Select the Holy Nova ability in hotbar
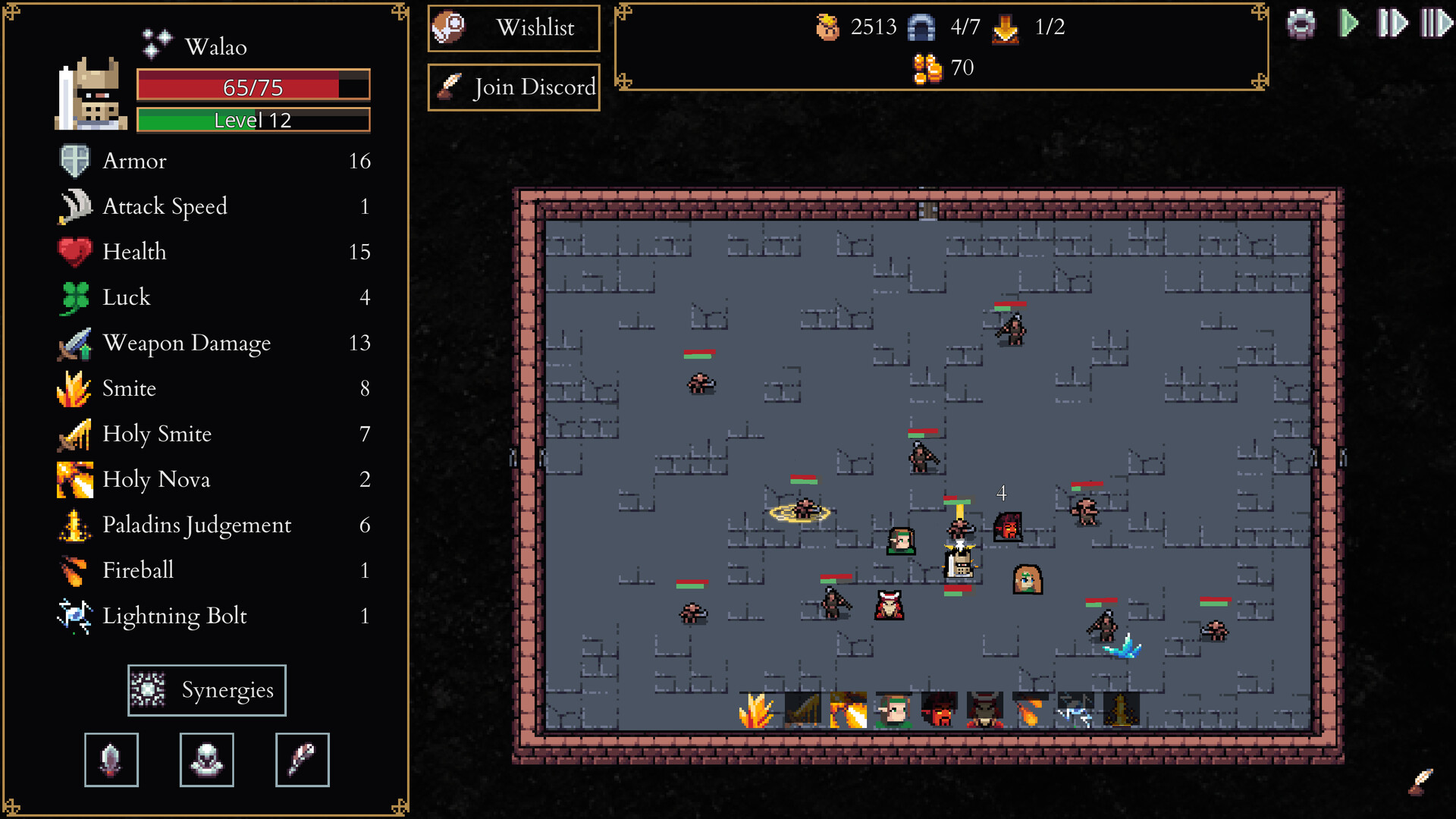This screenshot has width=1456, height=819. 848,711
